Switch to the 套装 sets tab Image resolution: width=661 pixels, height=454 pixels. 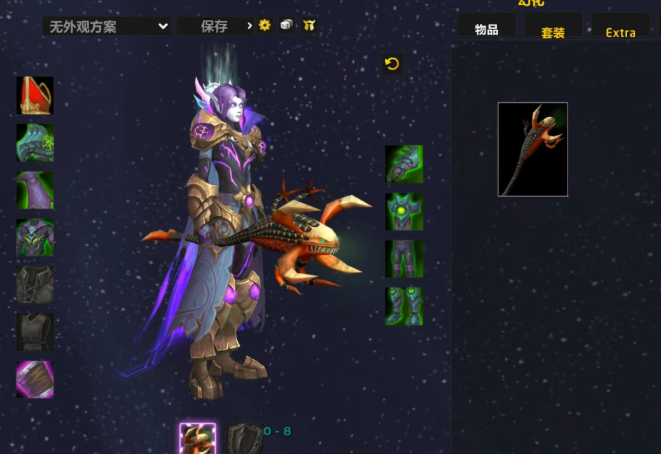tap(553, 32)
